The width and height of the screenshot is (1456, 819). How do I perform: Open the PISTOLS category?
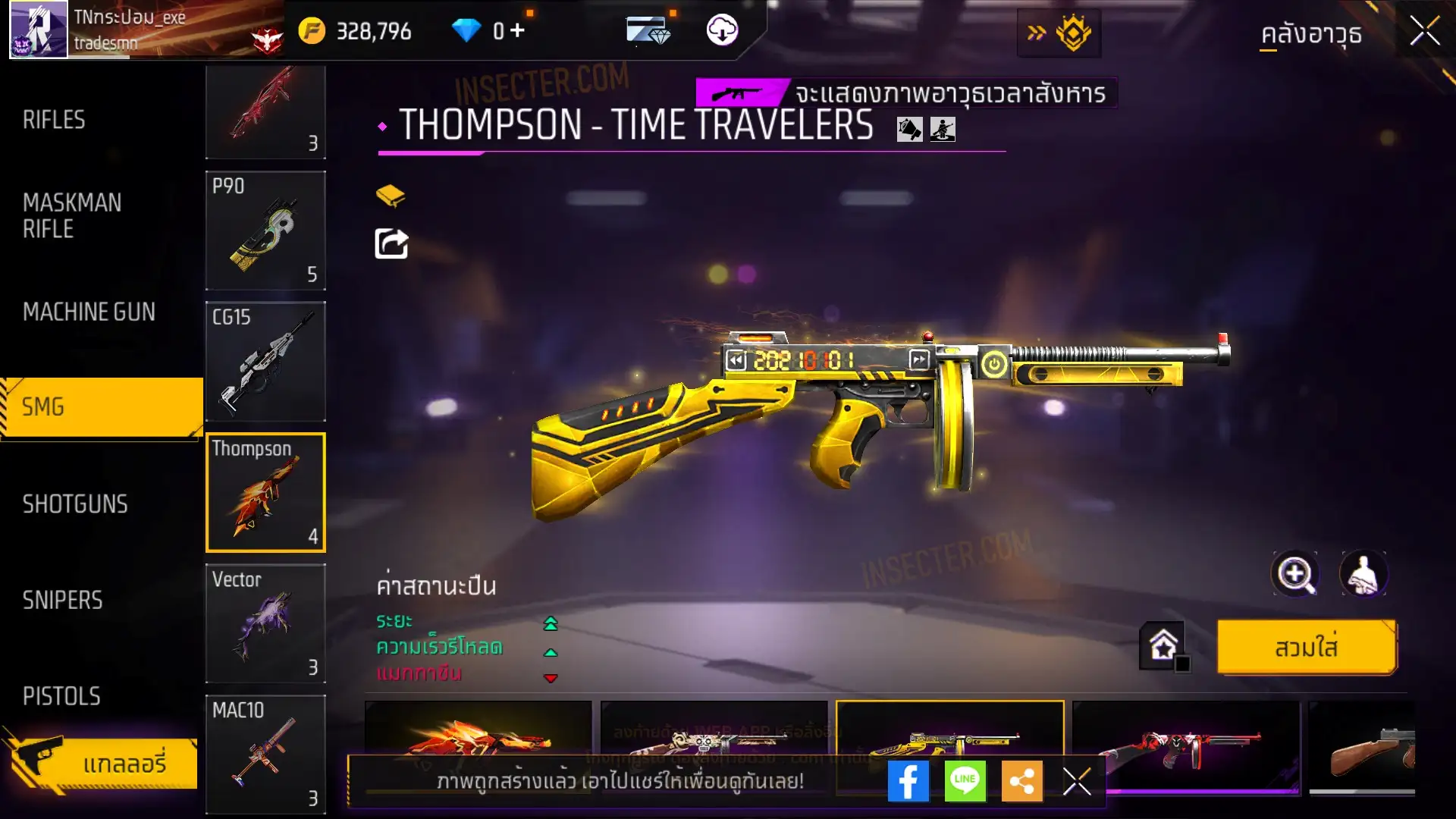(x=61, y=696)
